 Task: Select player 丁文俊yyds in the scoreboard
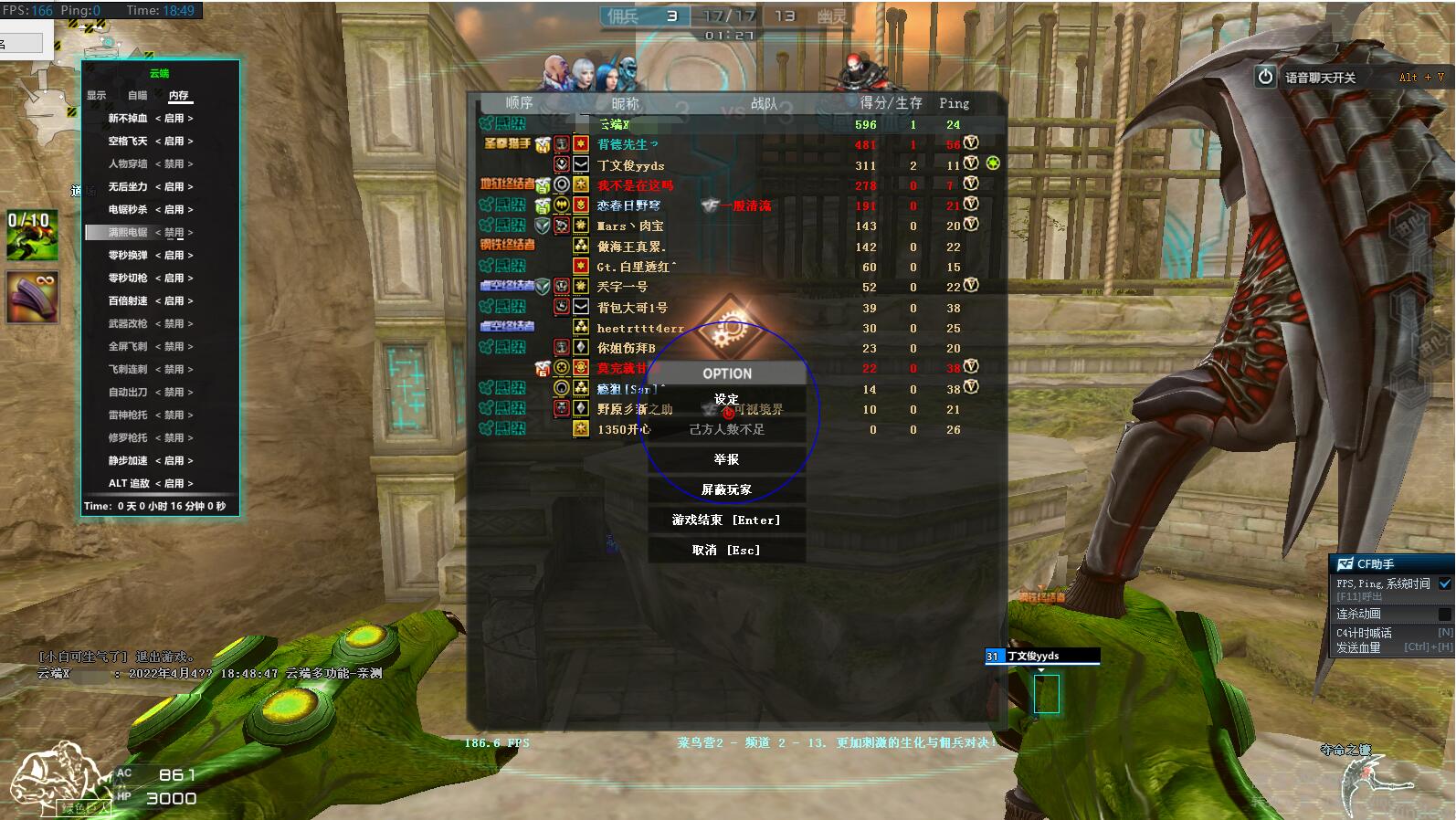[630, 165]
